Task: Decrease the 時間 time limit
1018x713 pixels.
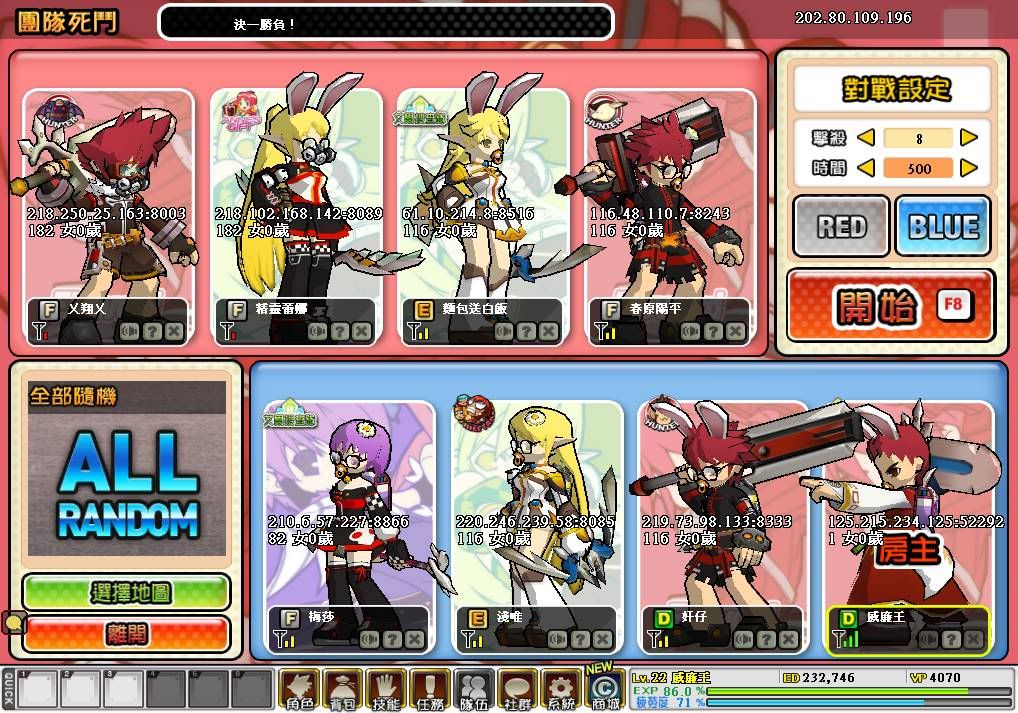Action: tap(867, 168)
